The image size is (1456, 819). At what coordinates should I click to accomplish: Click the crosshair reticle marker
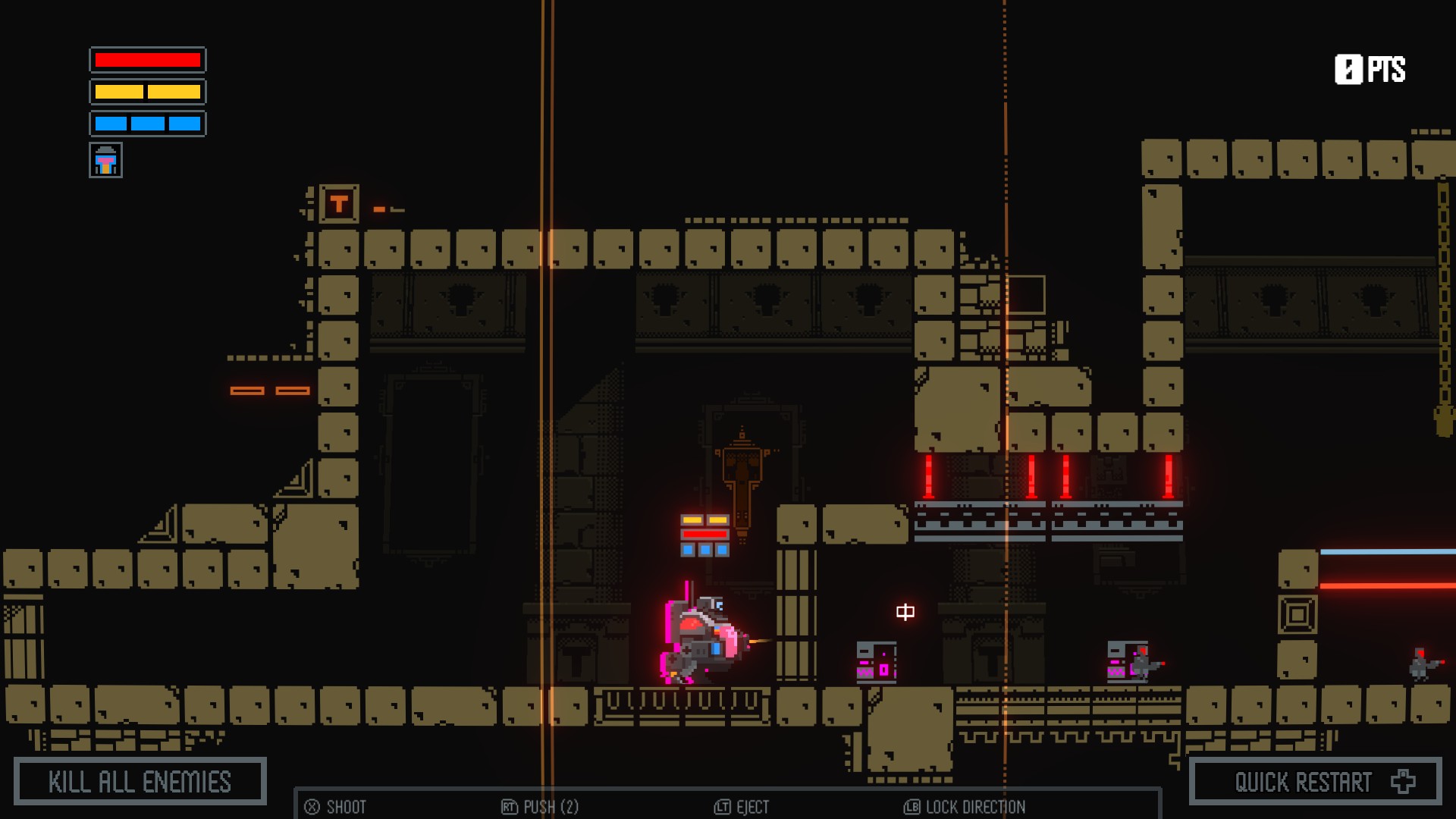click(x=905, y=613)
